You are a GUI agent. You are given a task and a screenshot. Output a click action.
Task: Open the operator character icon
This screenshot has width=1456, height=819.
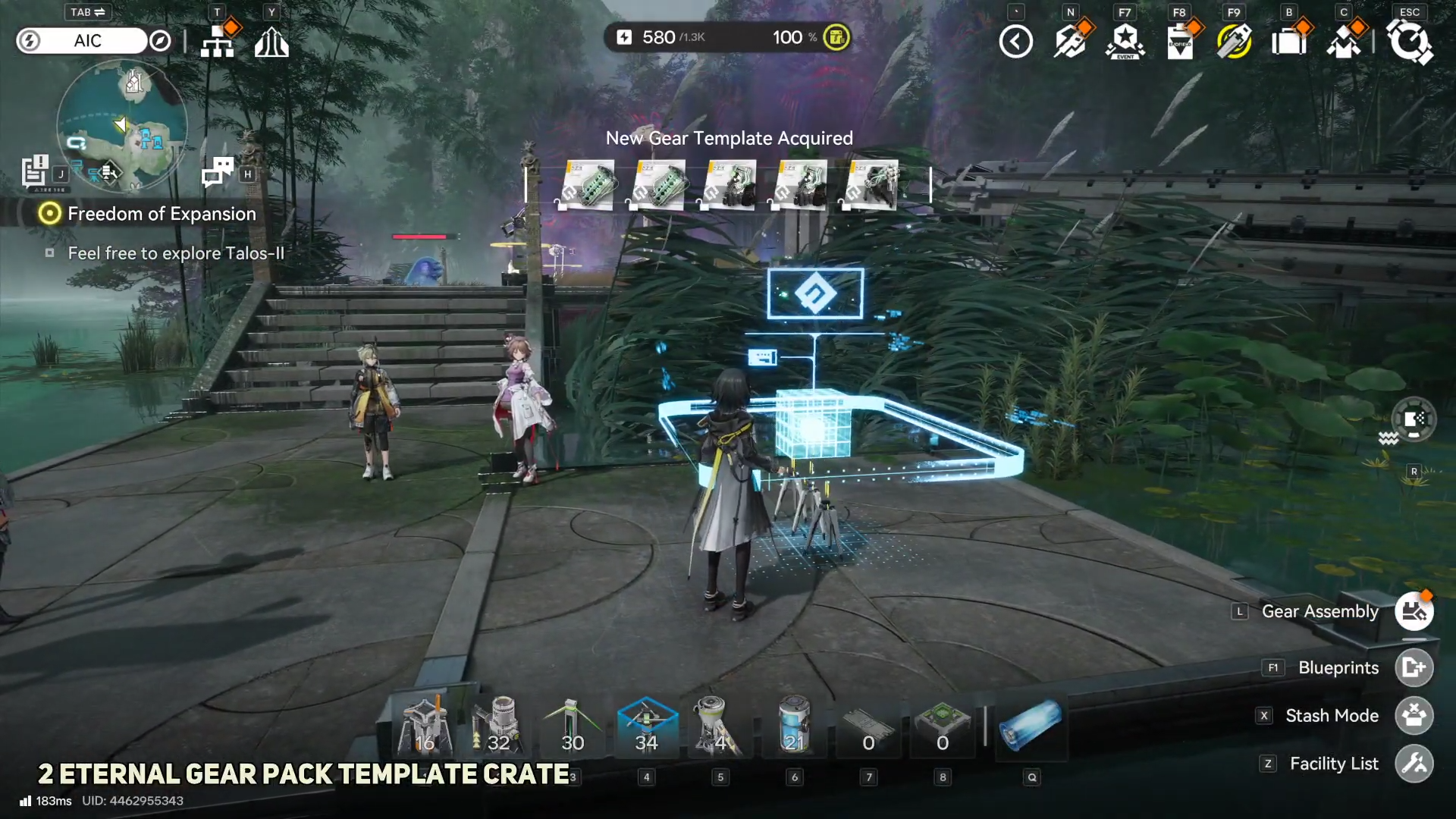(x=1344, y=42)
